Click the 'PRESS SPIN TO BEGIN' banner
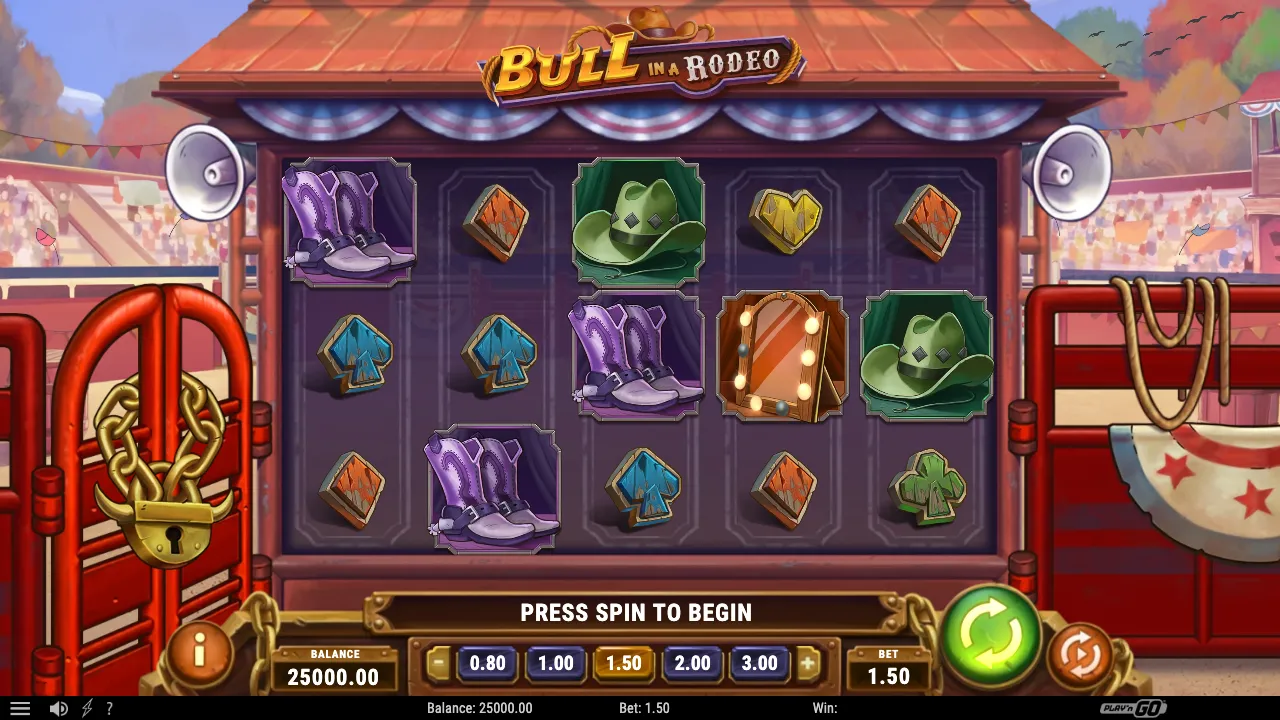Screen dimensions: 1280x720 [637, 613]
